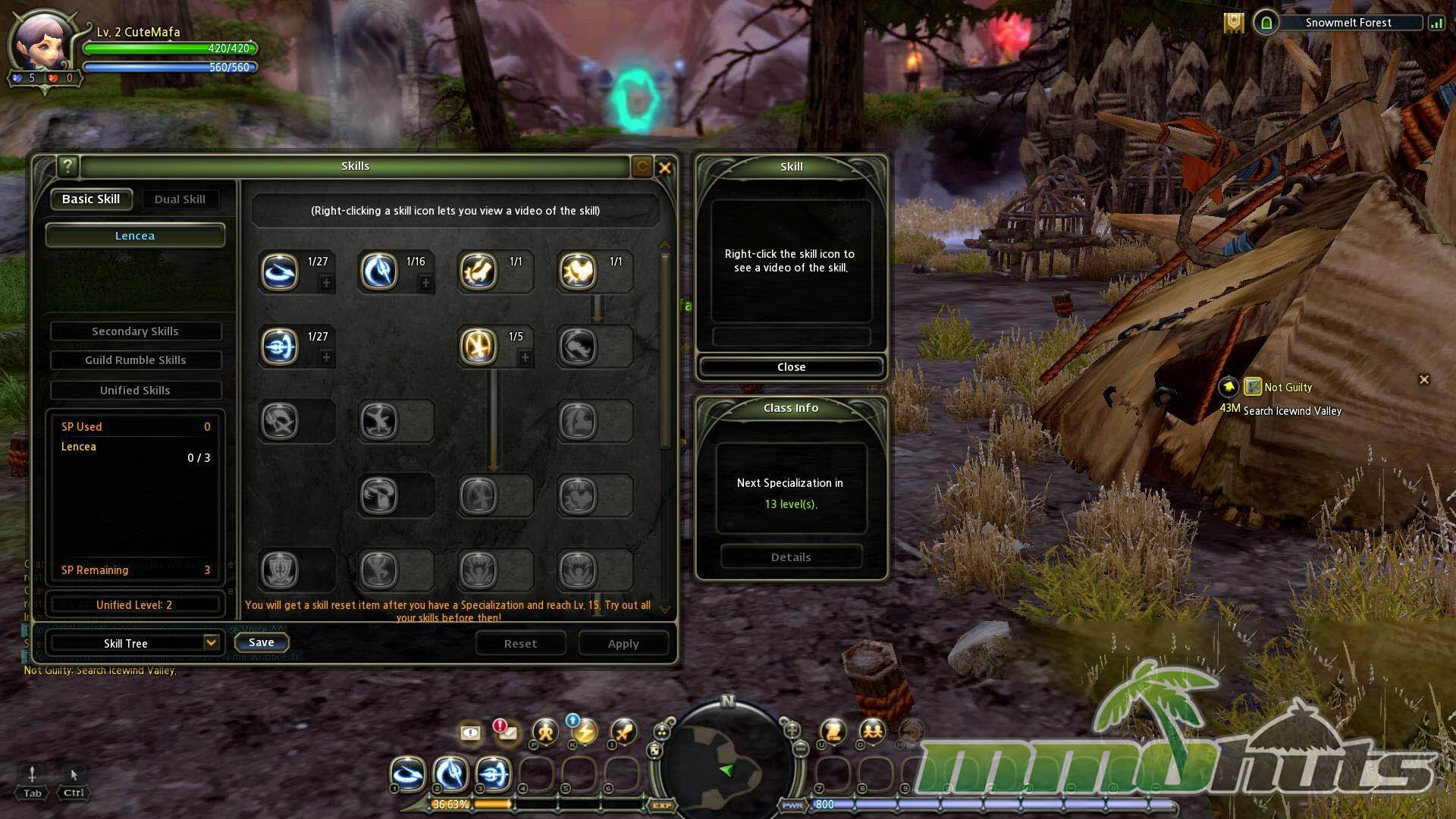Viewport: 1456px width, 819px height.
Task: Switch to the Dual Skill tab
Action: click(180, 199)
